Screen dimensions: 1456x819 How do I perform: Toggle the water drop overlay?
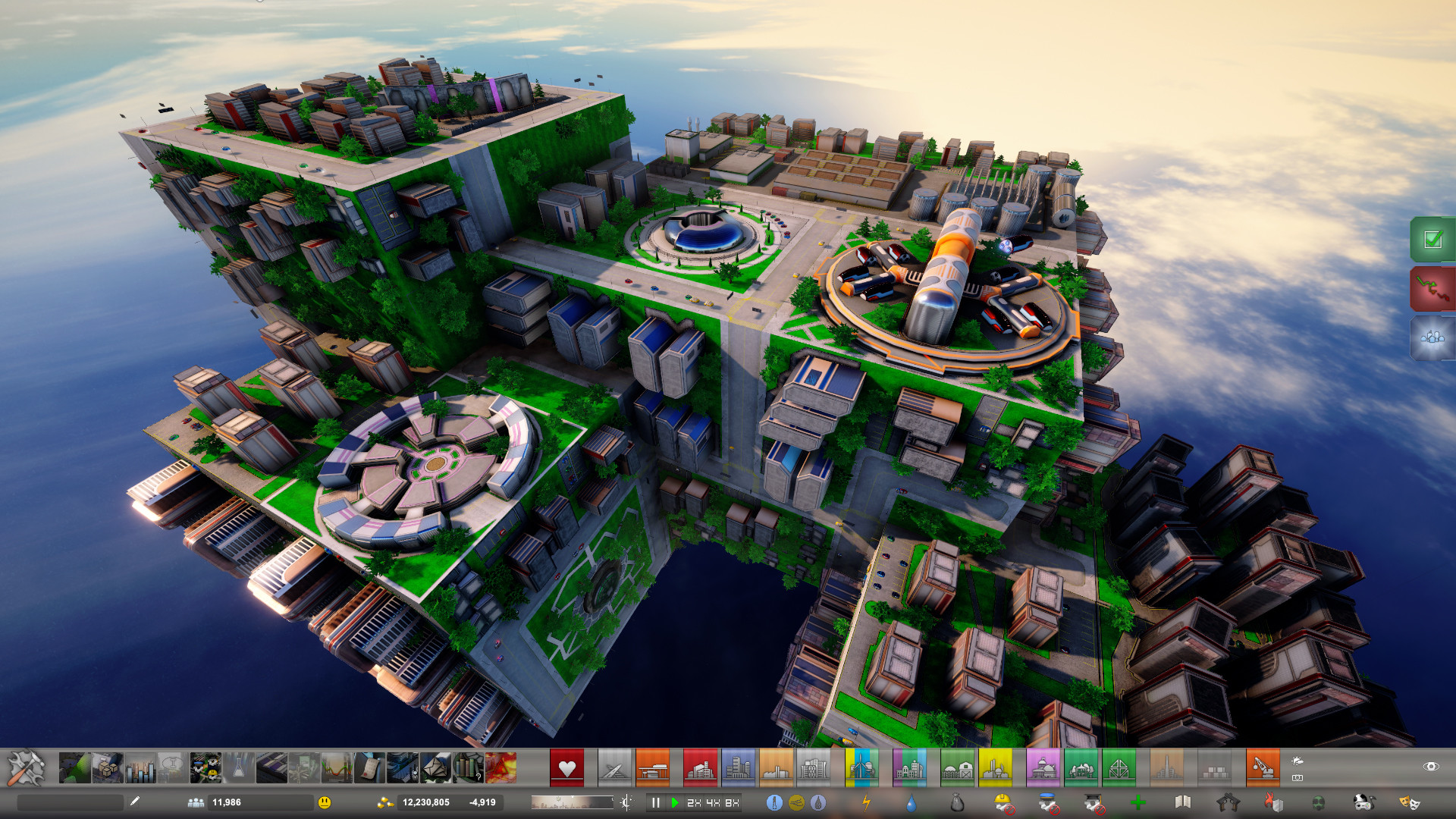[911, 802]
